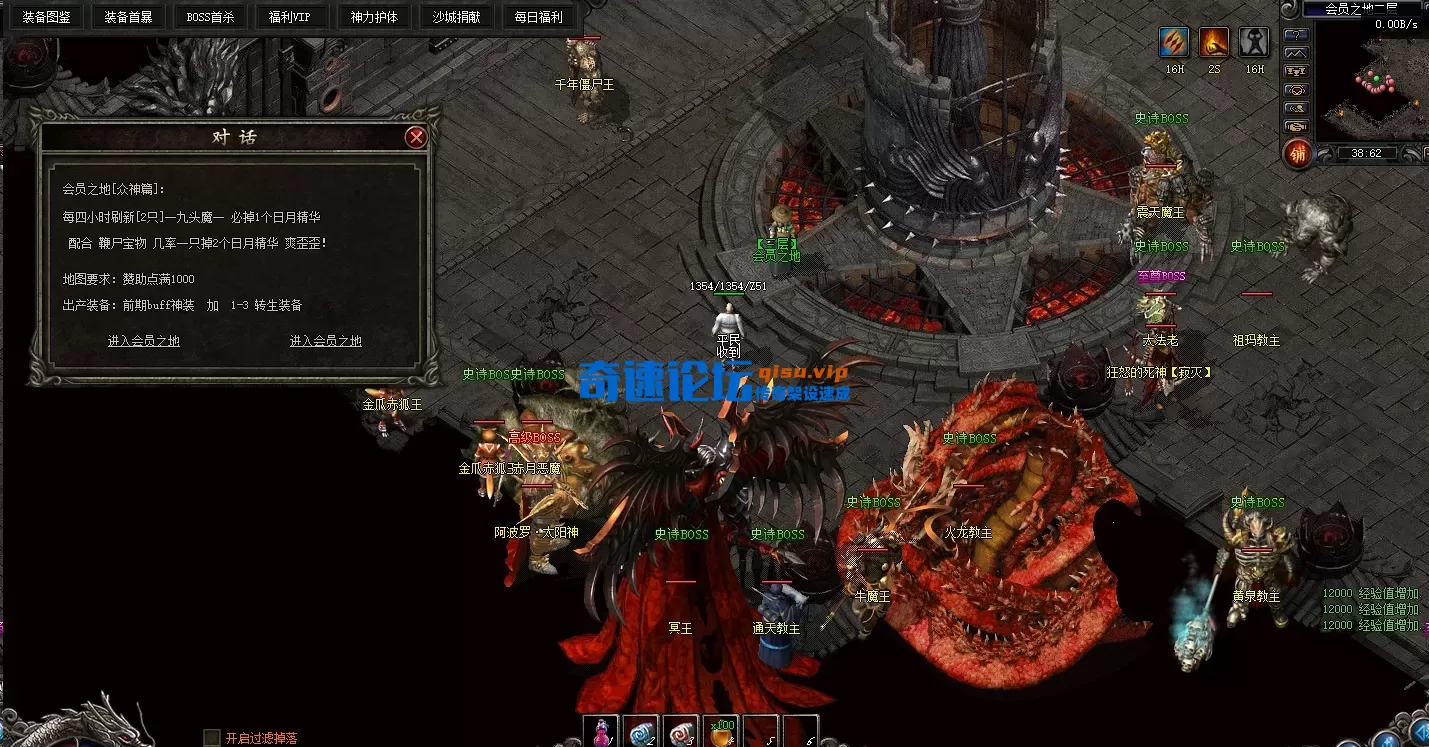
Task: Open the 每日福利 menu
Action: coord(538,17)
